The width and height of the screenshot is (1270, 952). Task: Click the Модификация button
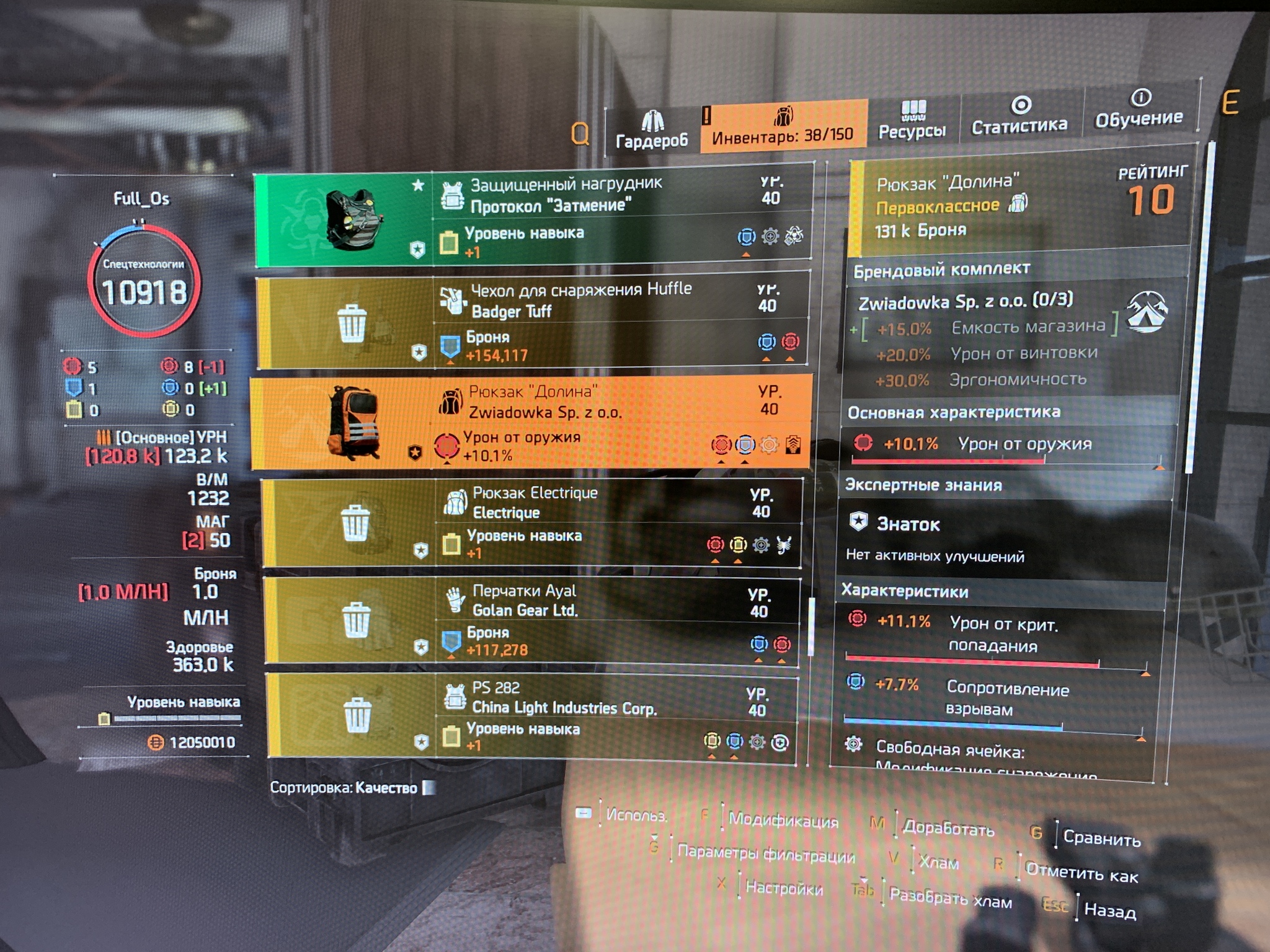783,821
